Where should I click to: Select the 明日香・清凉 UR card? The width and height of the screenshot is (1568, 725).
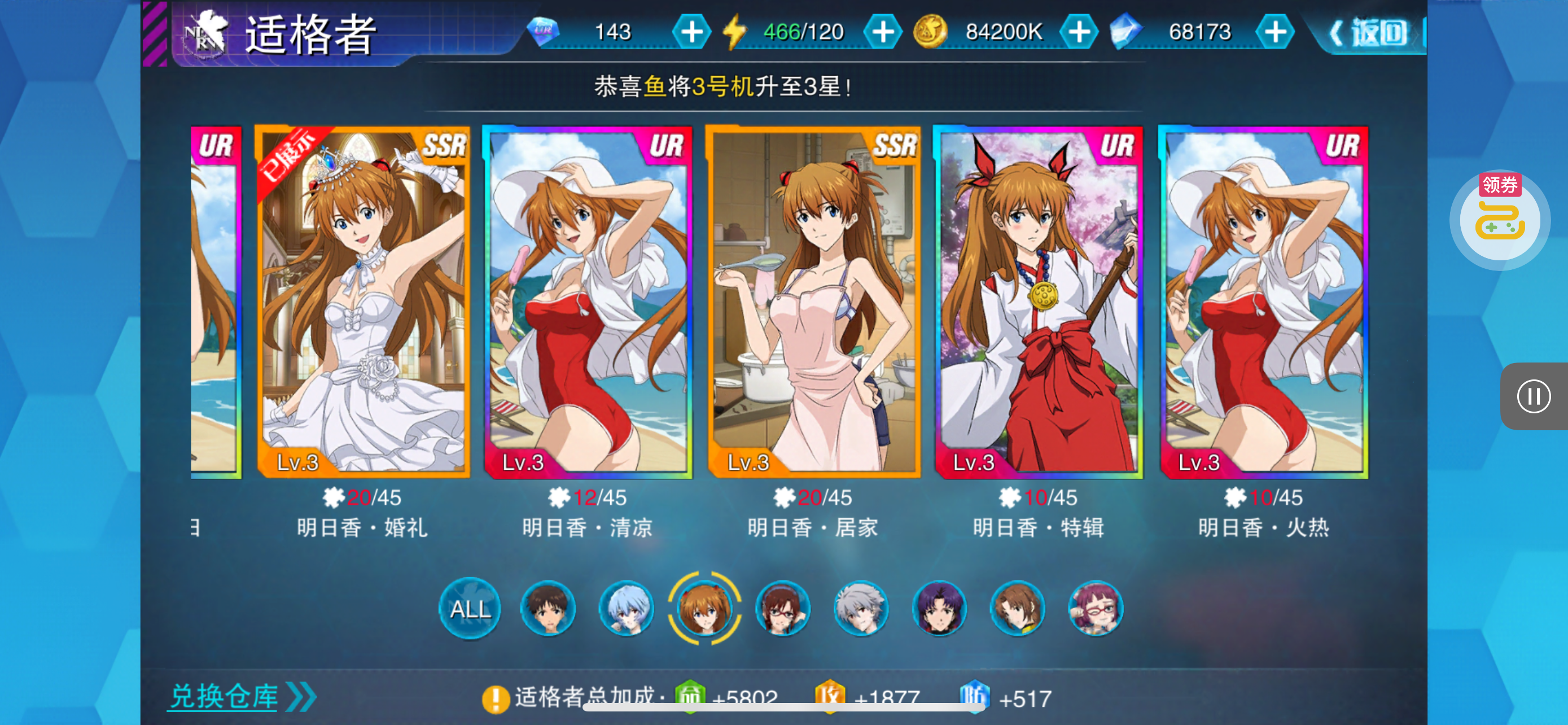point(588,303)
